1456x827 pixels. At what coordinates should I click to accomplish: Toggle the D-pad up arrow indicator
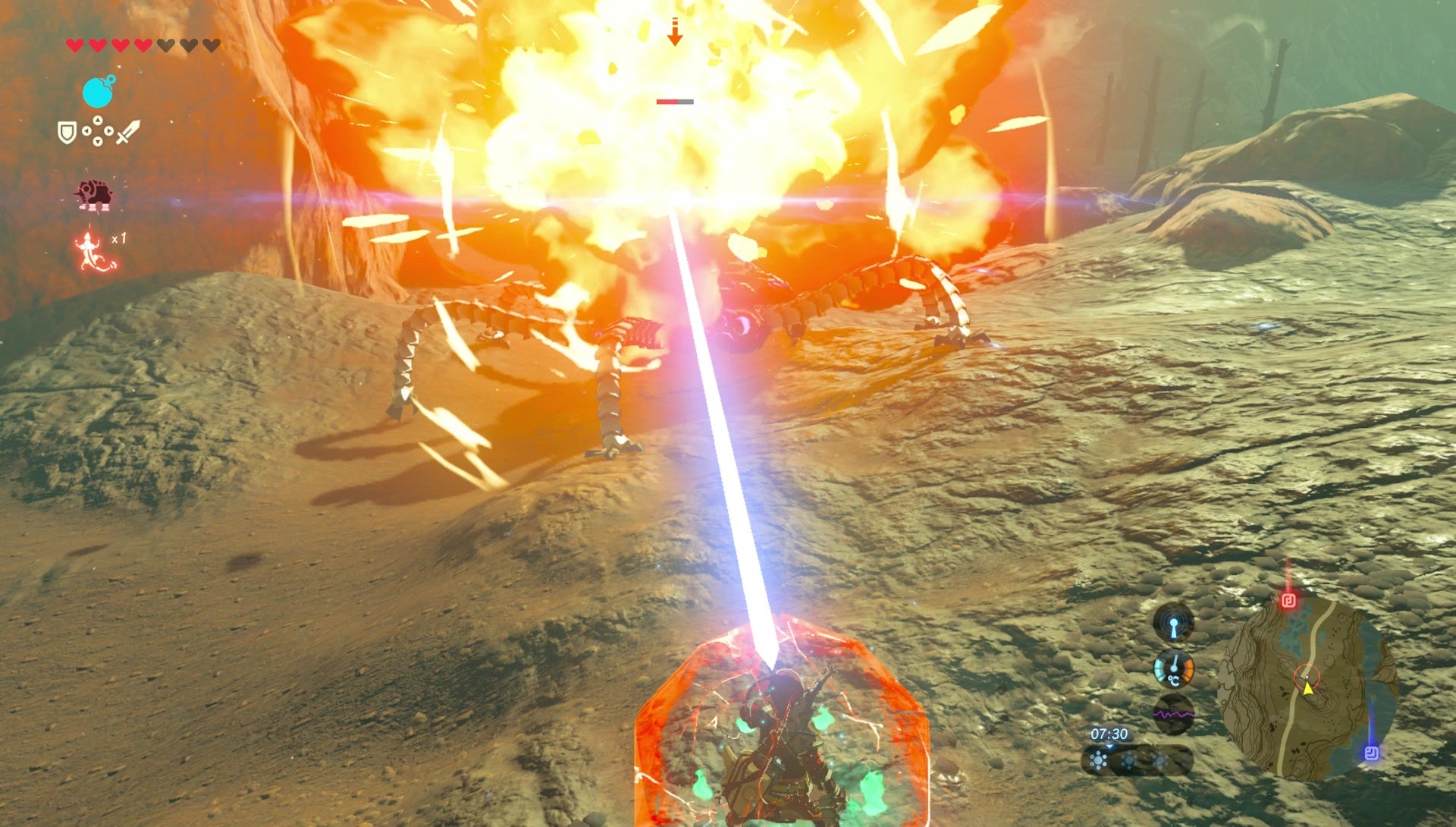(98, 120)
